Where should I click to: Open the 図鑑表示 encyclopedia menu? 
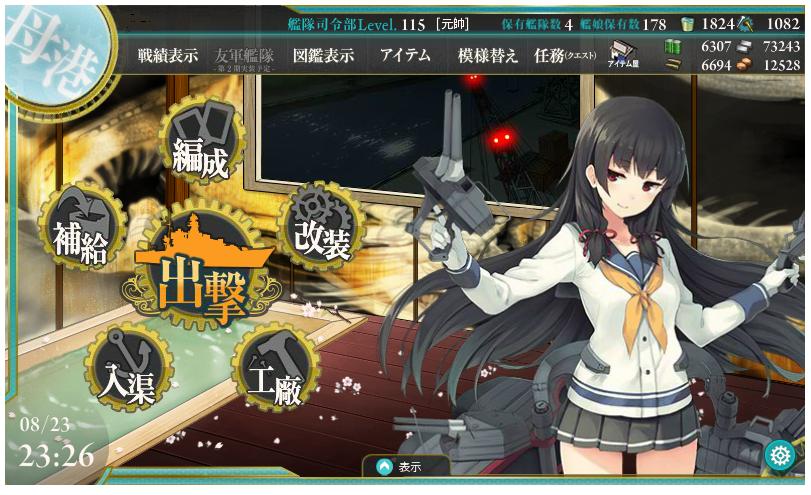[323, 56]
